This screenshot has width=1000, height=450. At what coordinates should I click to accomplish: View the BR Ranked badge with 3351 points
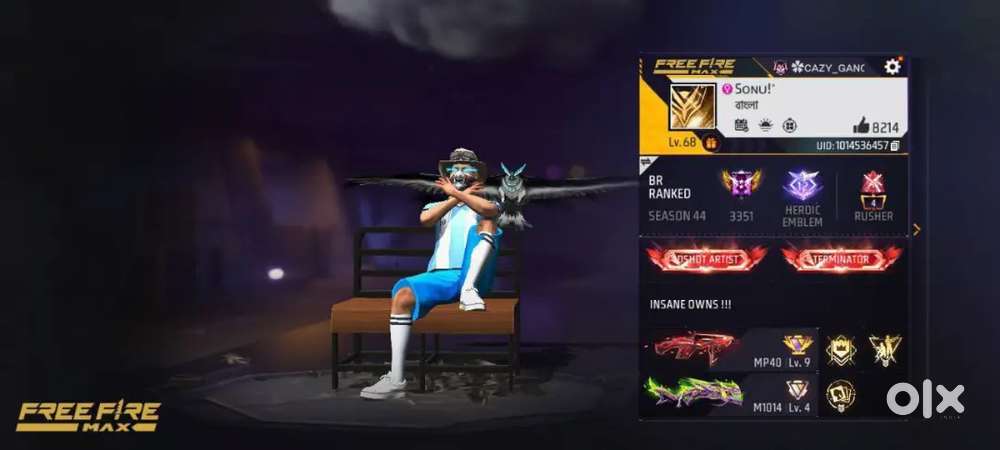[x=741, y=186]
